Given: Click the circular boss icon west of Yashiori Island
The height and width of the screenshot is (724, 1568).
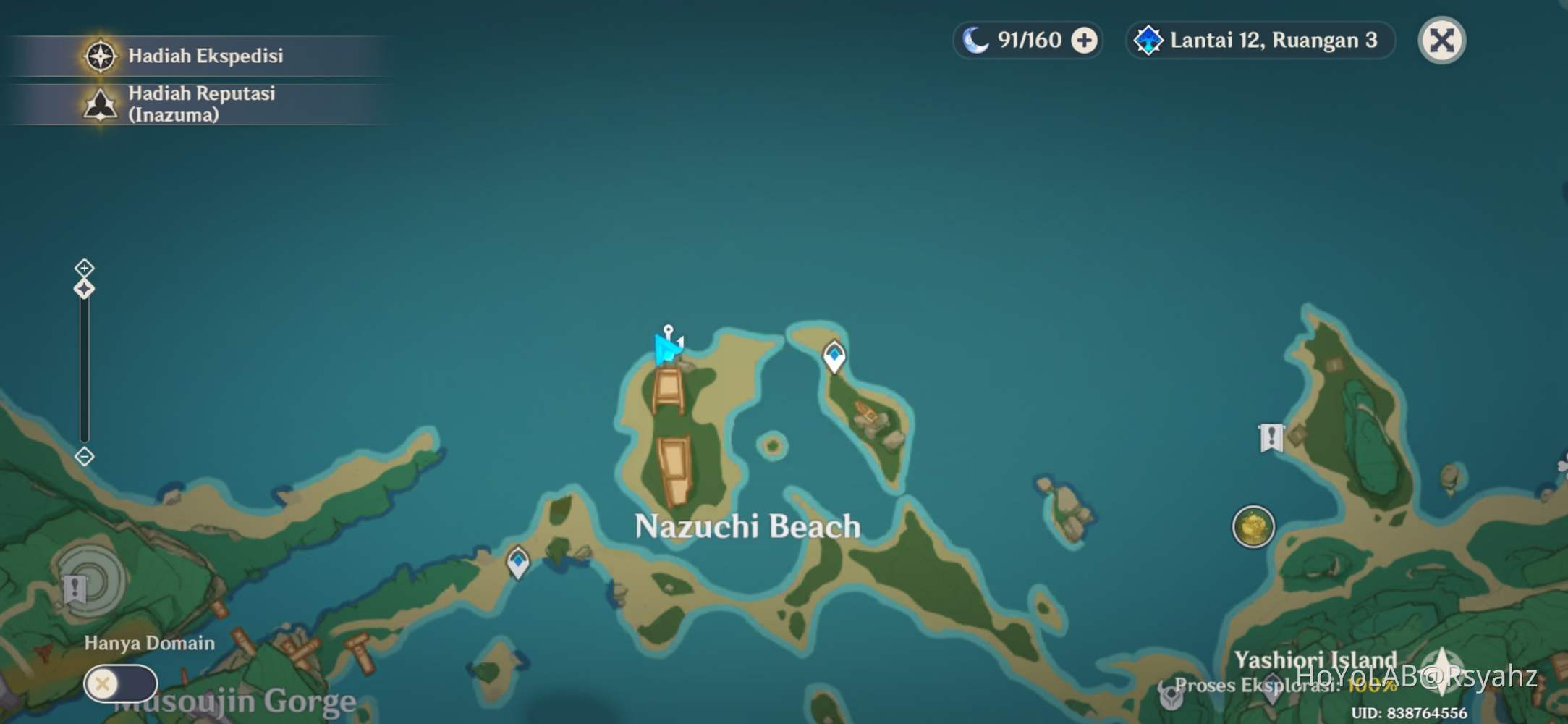Looking at the screenshot, I should [x=1253, y=527].
